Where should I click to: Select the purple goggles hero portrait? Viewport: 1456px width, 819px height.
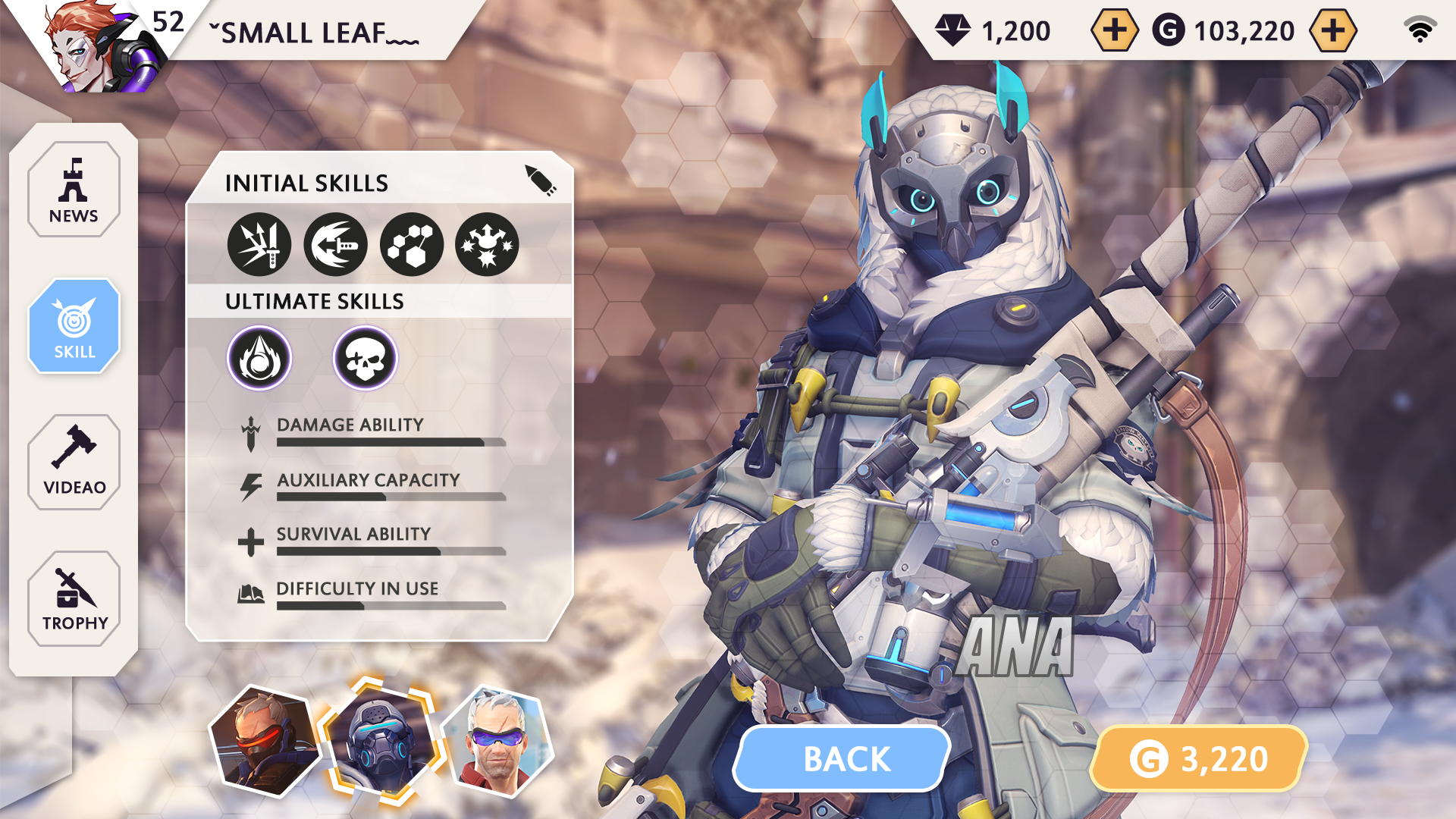click(497, 741)
